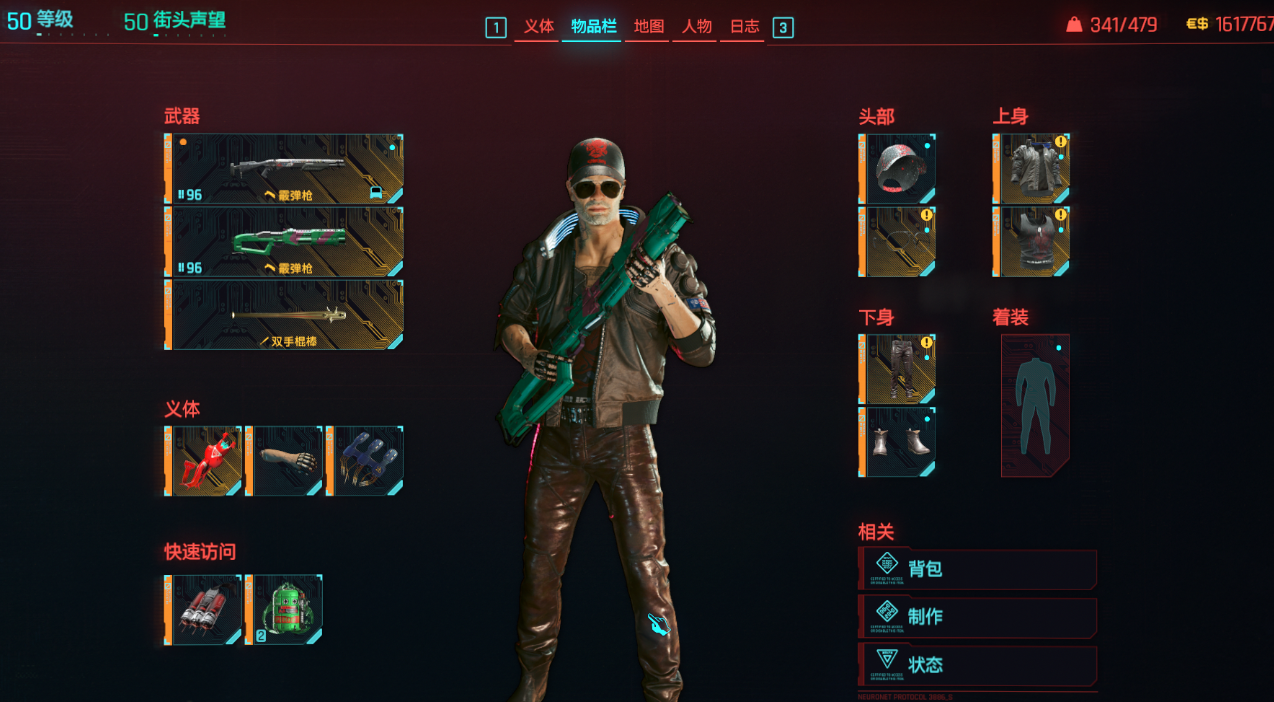Select the red grenade quick slot
The image size is (1274, 702).
205,609
